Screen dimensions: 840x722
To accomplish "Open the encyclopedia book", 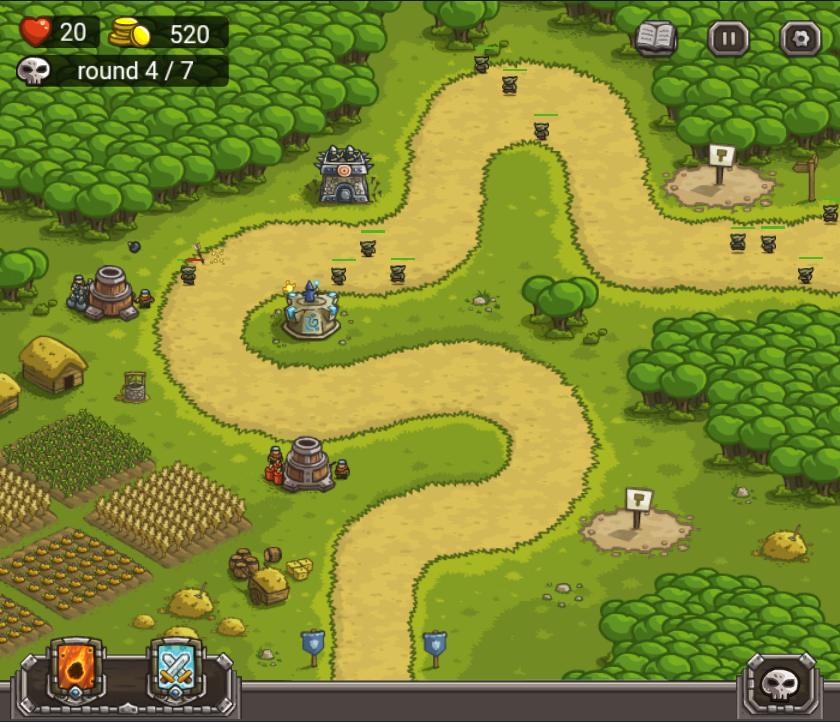I will coord(656,39).
